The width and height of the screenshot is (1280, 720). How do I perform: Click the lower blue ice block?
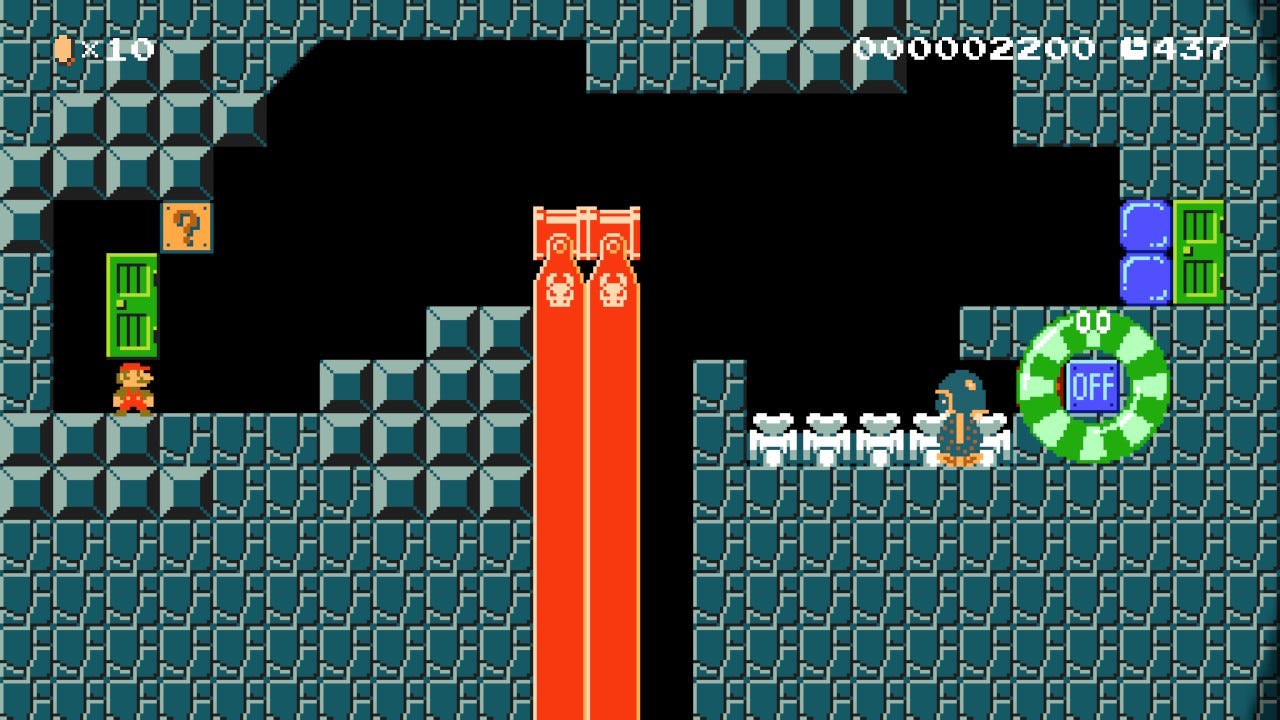pos(1143,277)
